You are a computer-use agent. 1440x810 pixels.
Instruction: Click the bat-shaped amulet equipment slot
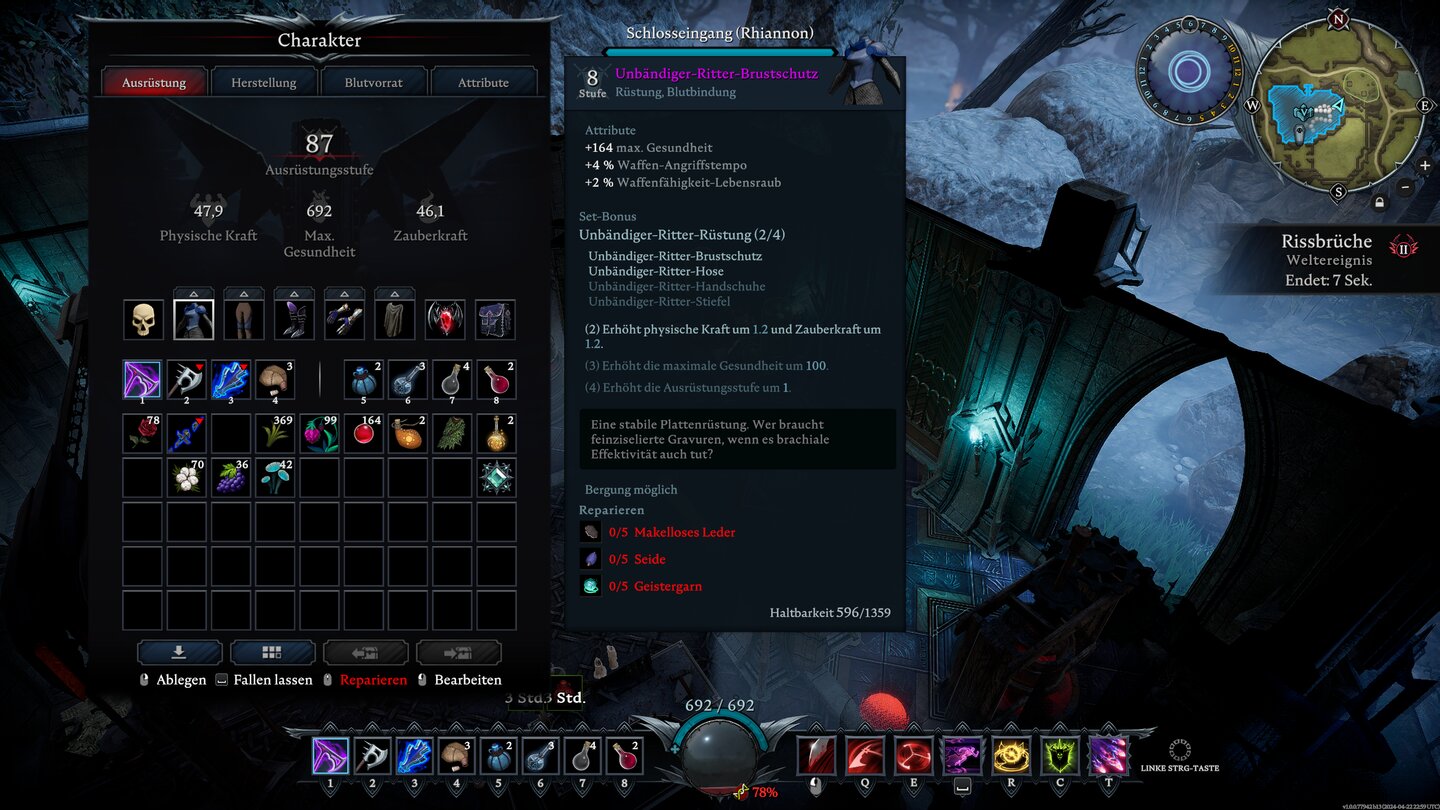tap(445, 317)
